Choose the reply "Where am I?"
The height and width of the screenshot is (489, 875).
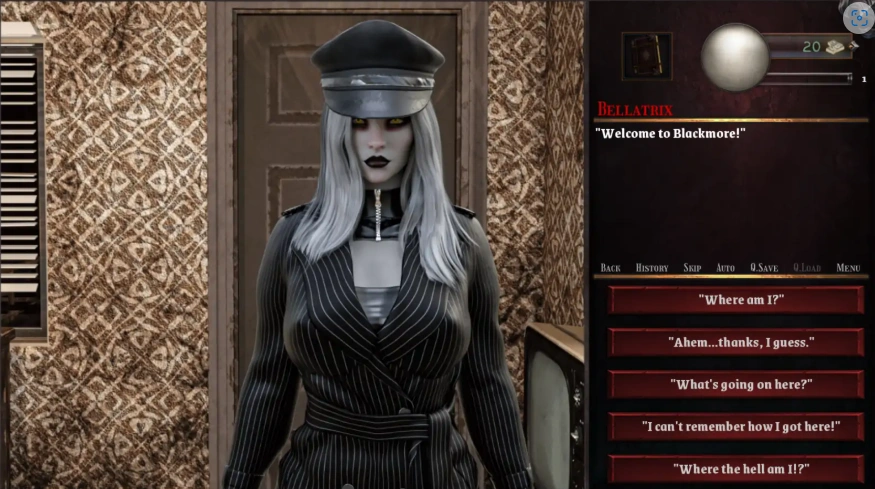[x=736, y=299]
